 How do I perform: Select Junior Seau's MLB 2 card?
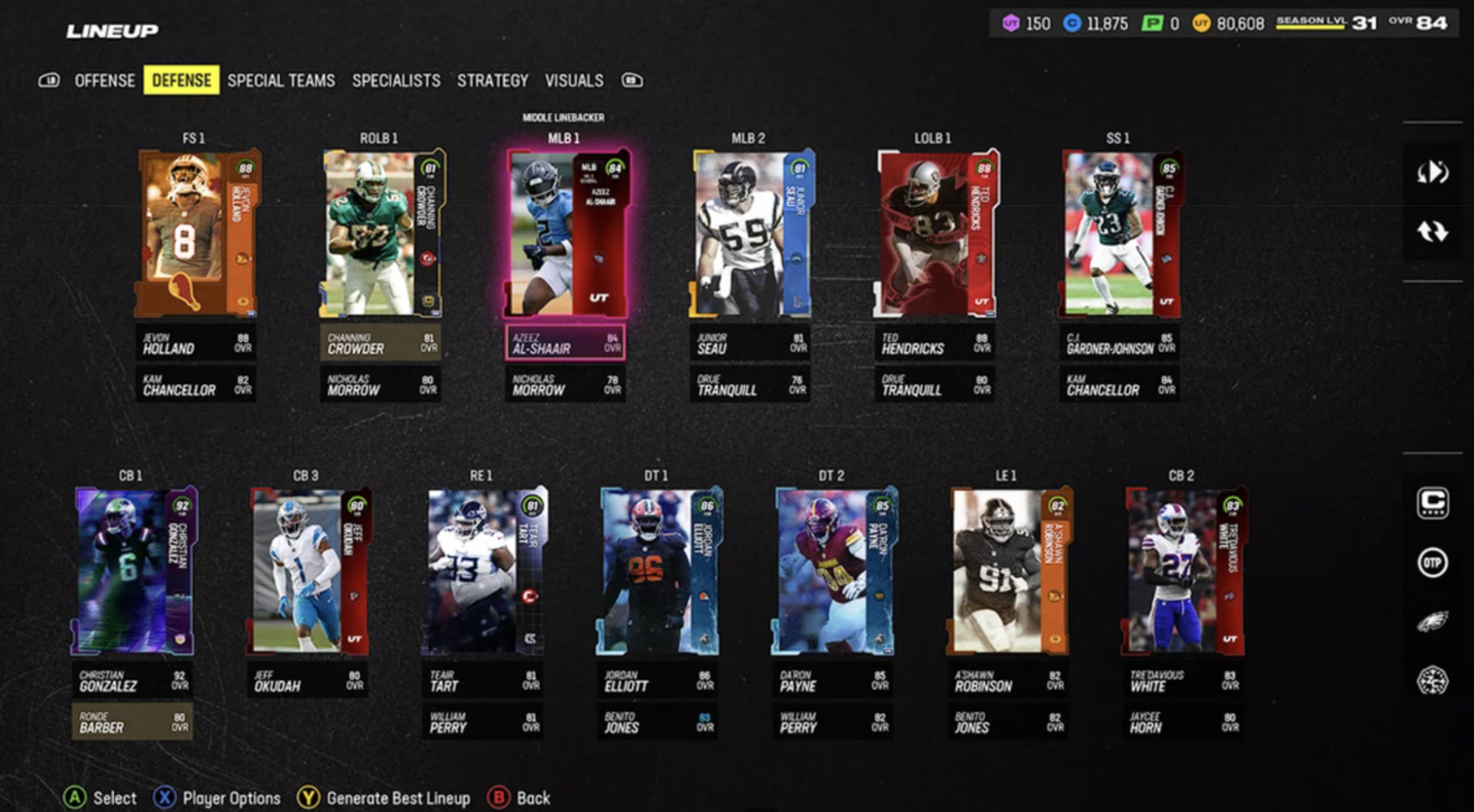point(751,233)
